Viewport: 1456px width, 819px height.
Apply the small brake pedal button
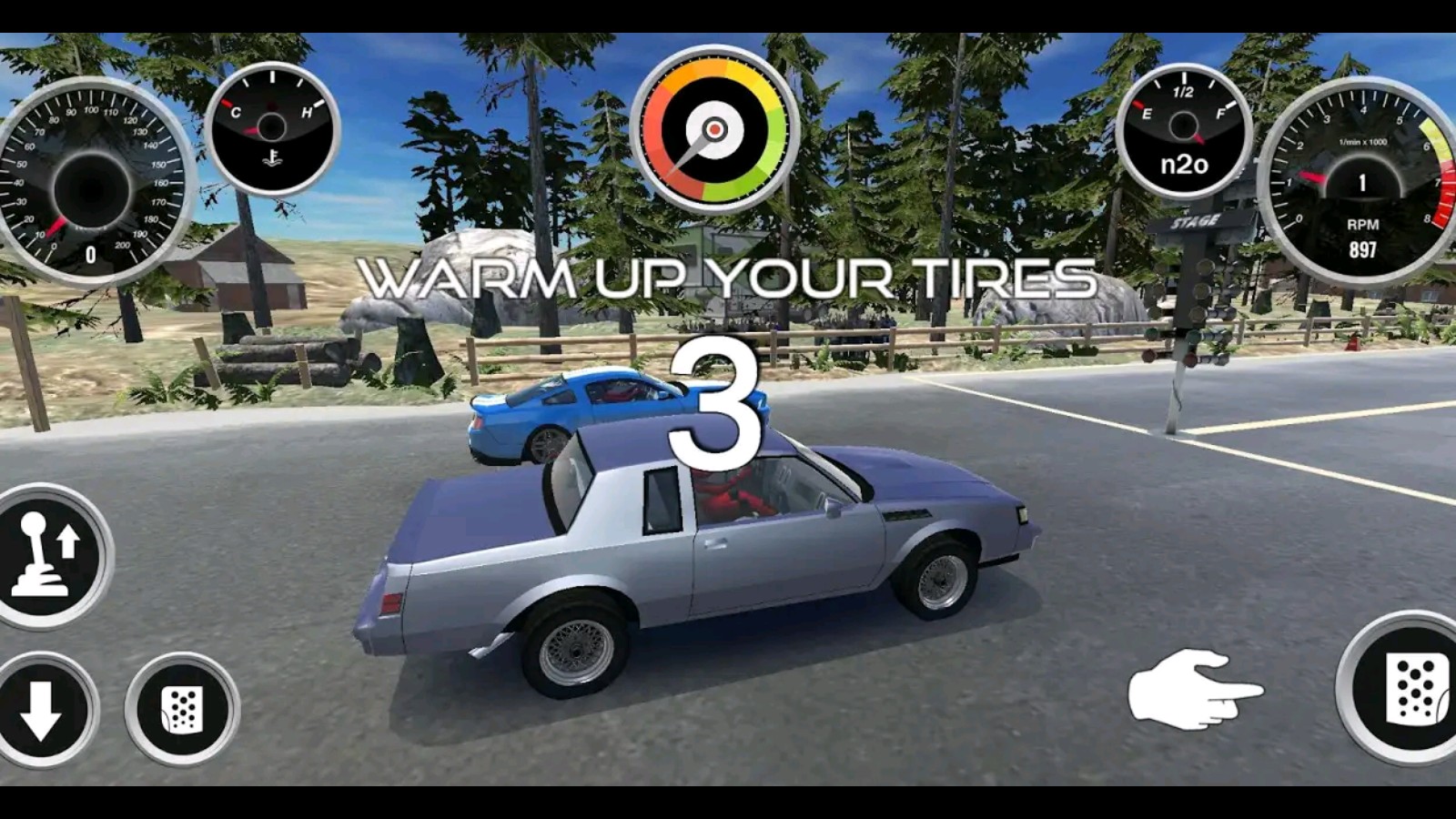(x=182, y=710)
